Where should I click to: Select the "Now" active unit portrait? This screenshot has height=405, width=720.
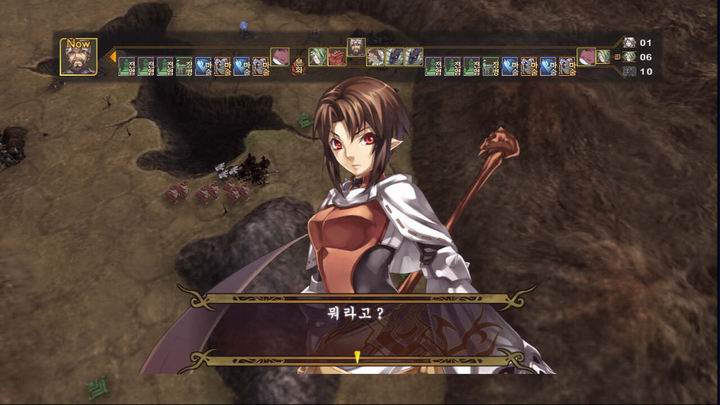tap(78, 57)
